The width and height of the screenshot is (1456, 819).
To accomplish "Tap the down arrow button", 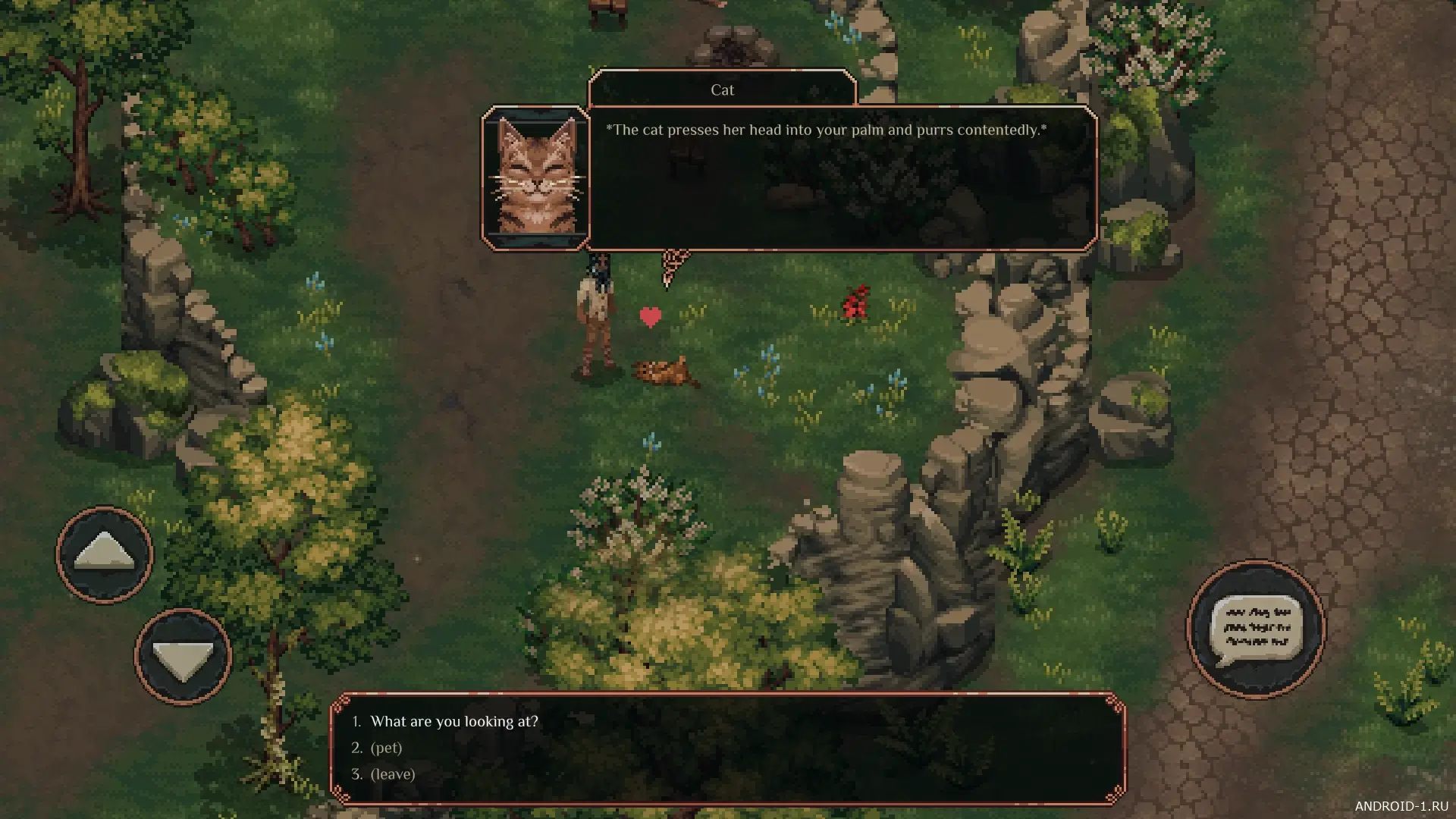I will click(x=183, y=657).
